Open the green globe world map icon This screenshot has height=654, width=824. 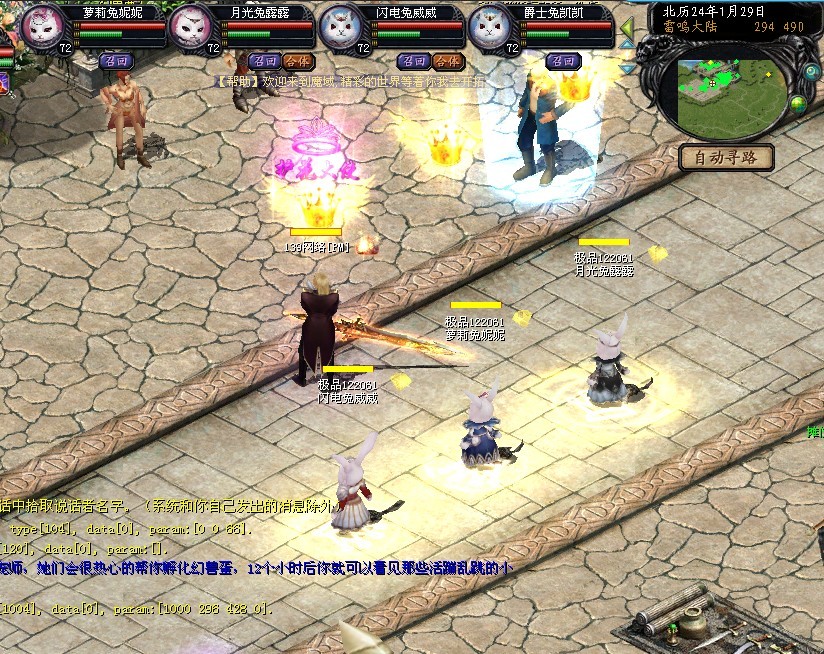tap(798, 103)
